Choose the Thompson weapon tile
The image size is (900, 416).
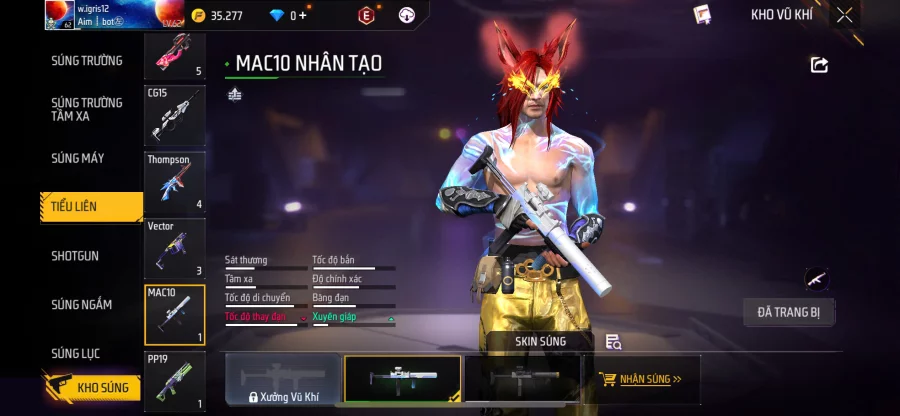pyautogui.click(x=175, y=182)
